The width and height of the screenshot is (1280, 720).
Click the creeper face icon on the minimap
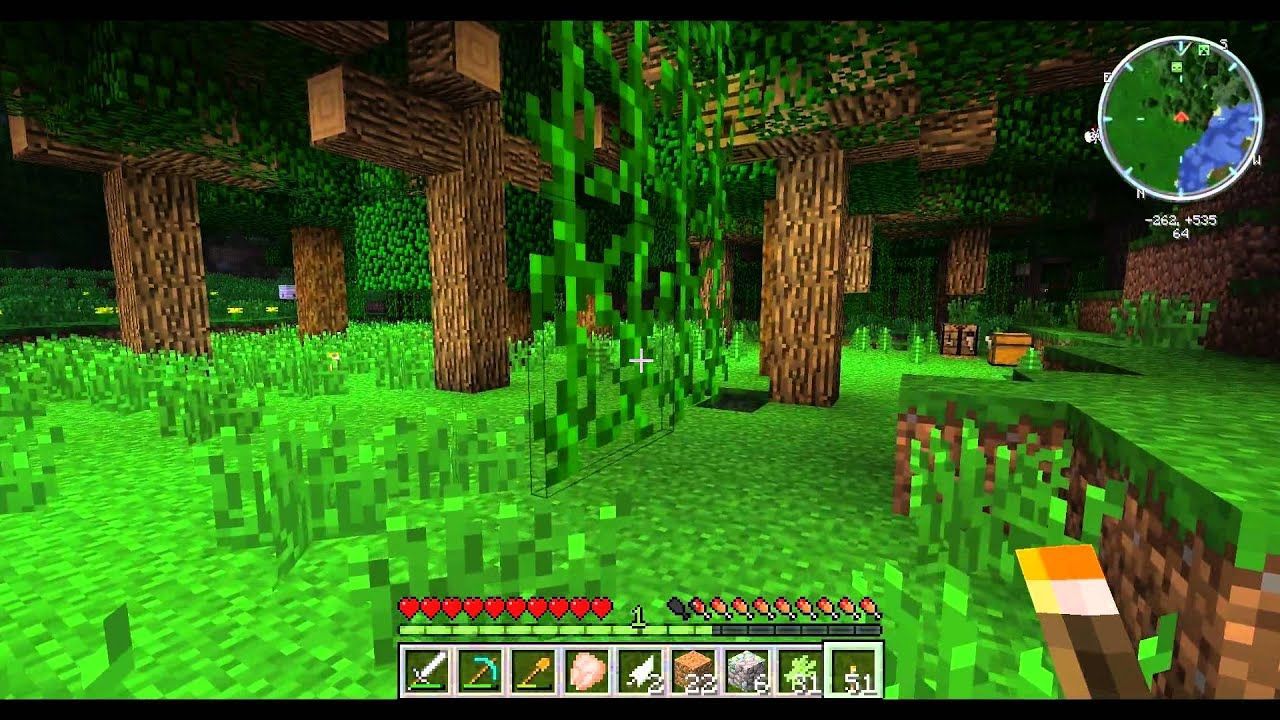click(1202, 50)
